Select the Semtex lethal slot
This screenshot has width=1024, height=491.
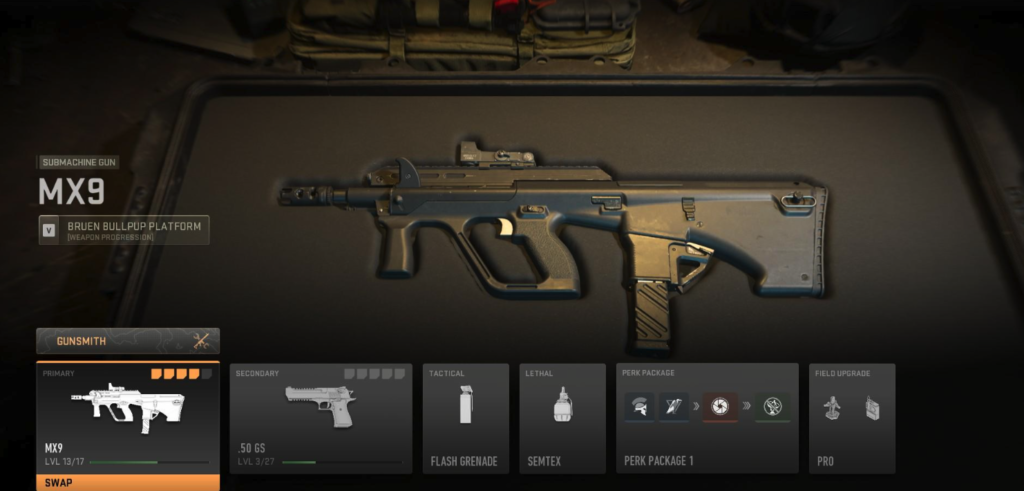click(561, 417)
